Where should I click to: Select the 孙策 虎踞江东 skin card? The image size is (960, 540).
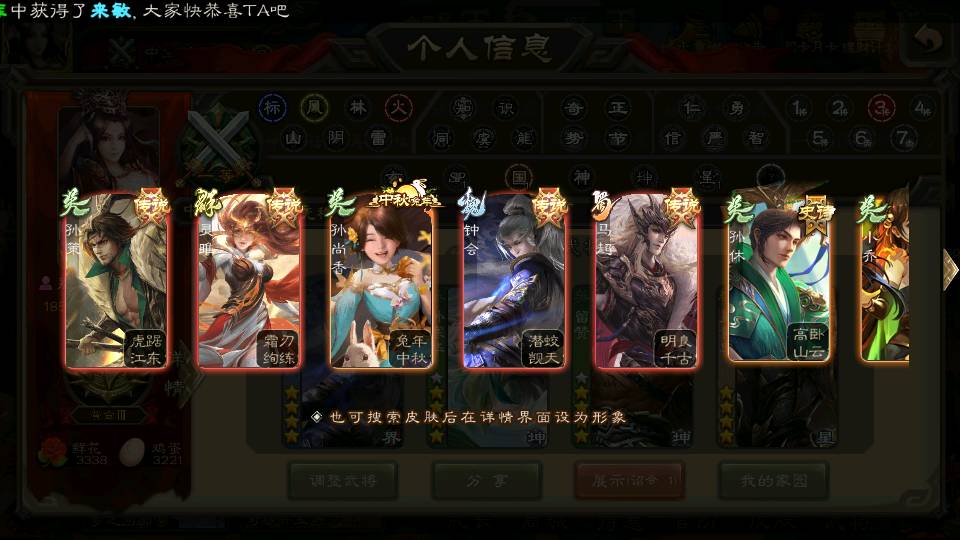115,280
